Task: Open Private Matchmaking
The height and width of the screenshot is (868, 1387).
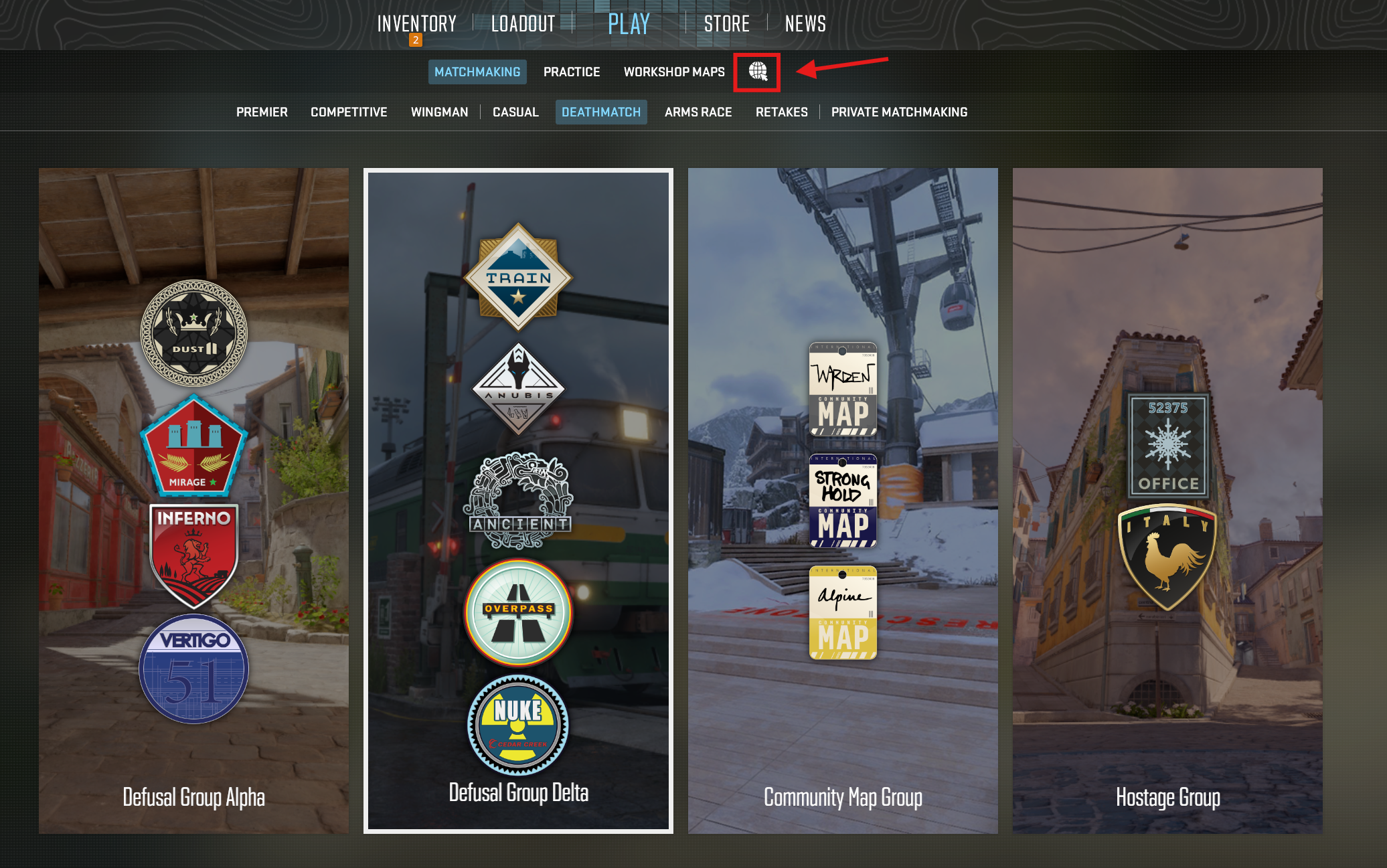Action: click(x=899, y=112)
